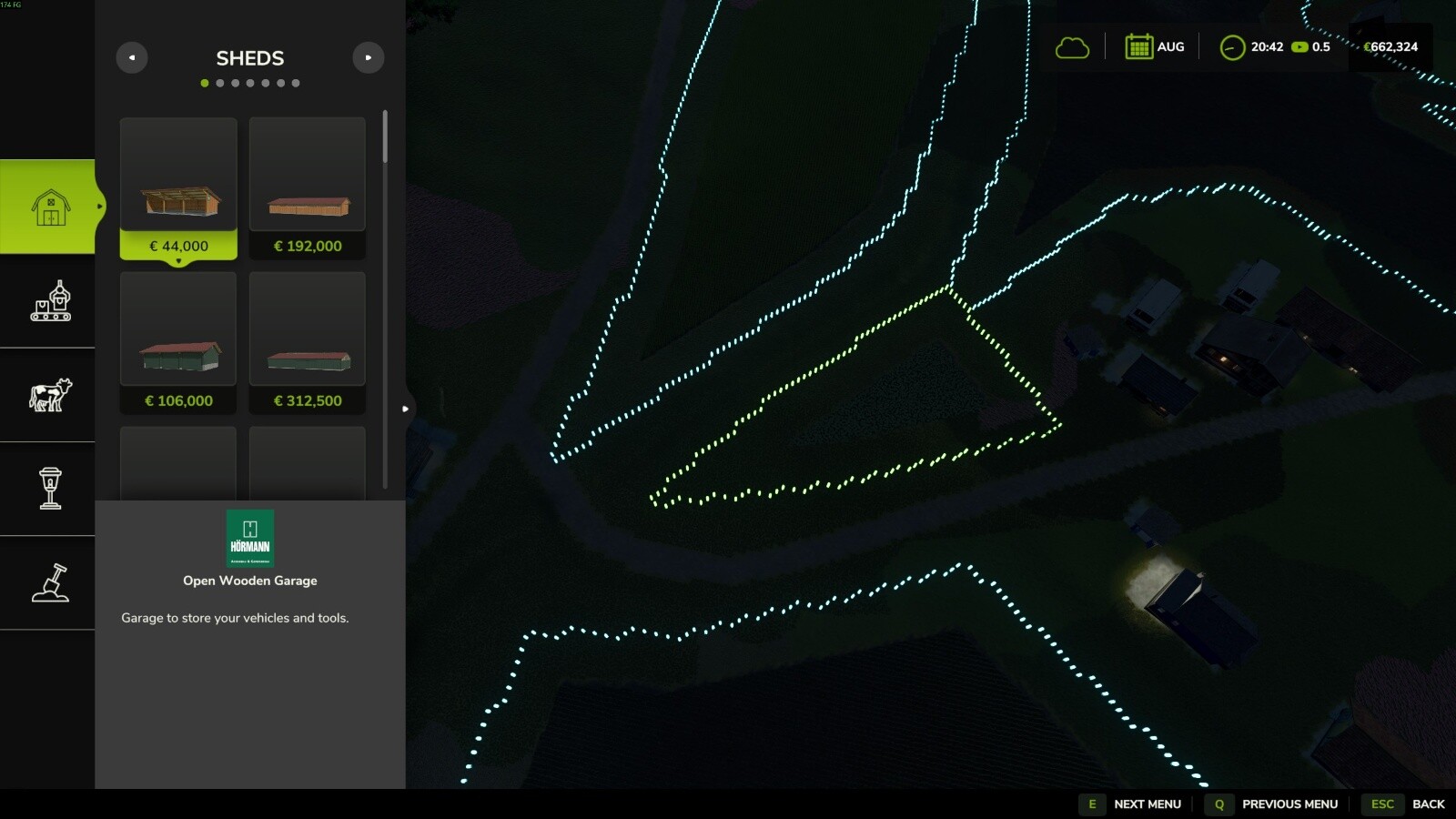Click the sheds list scrollbar
The width and height of the screenshot is (1456, 819).
click(x=385, y=137)
